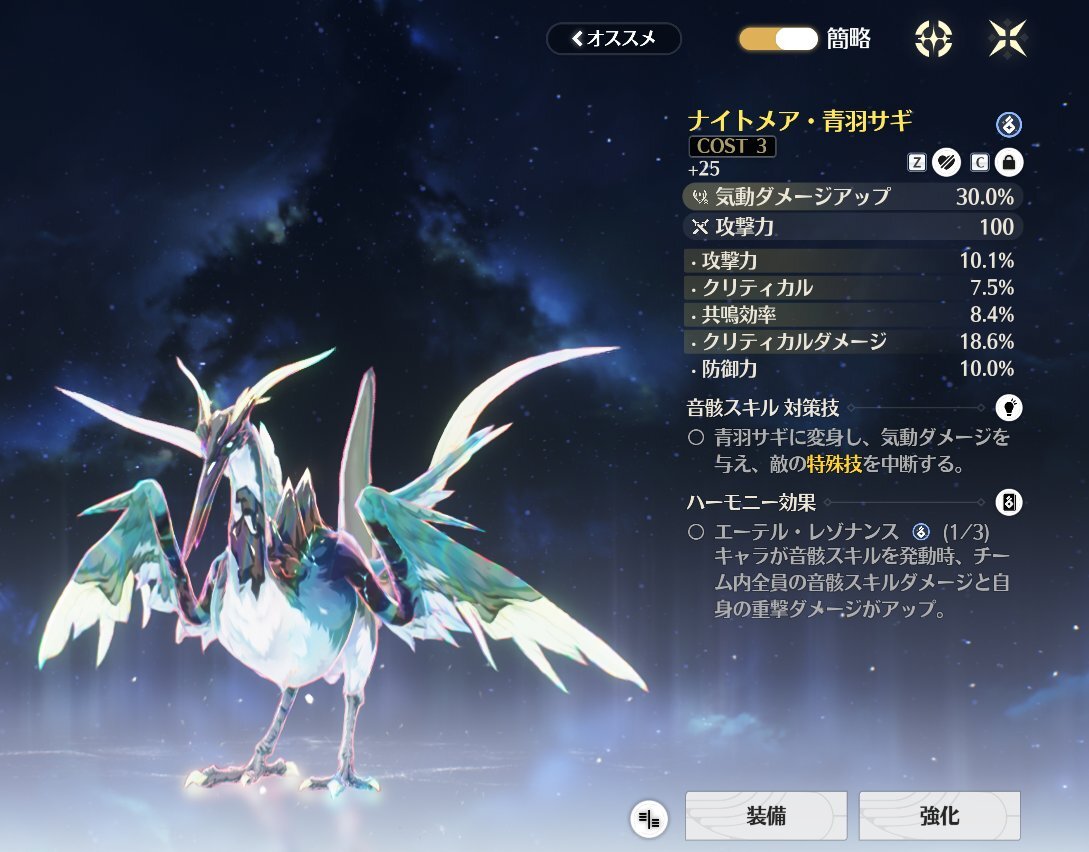Click the オススメ recommend button
The height and width of the screenshot is (852, 1089).
[x=613, y=39]
